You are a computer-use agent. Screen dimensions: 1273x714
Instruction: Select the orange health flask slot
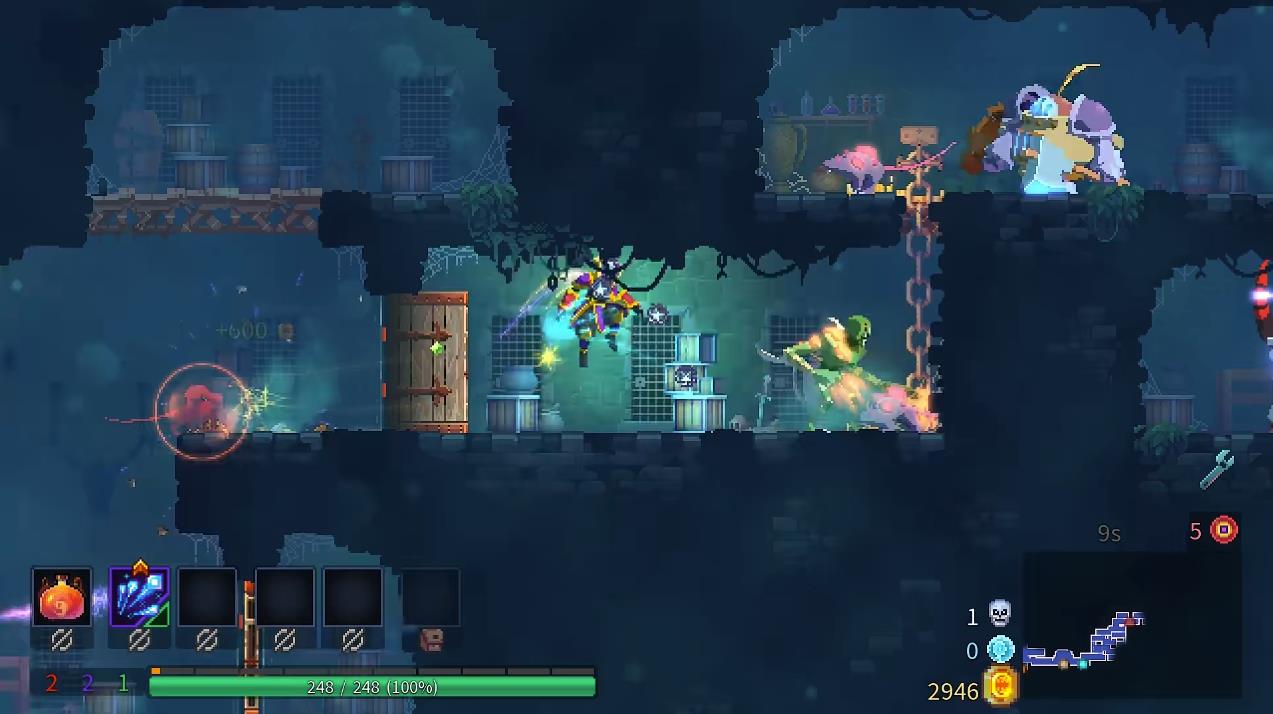click(62, 597)
